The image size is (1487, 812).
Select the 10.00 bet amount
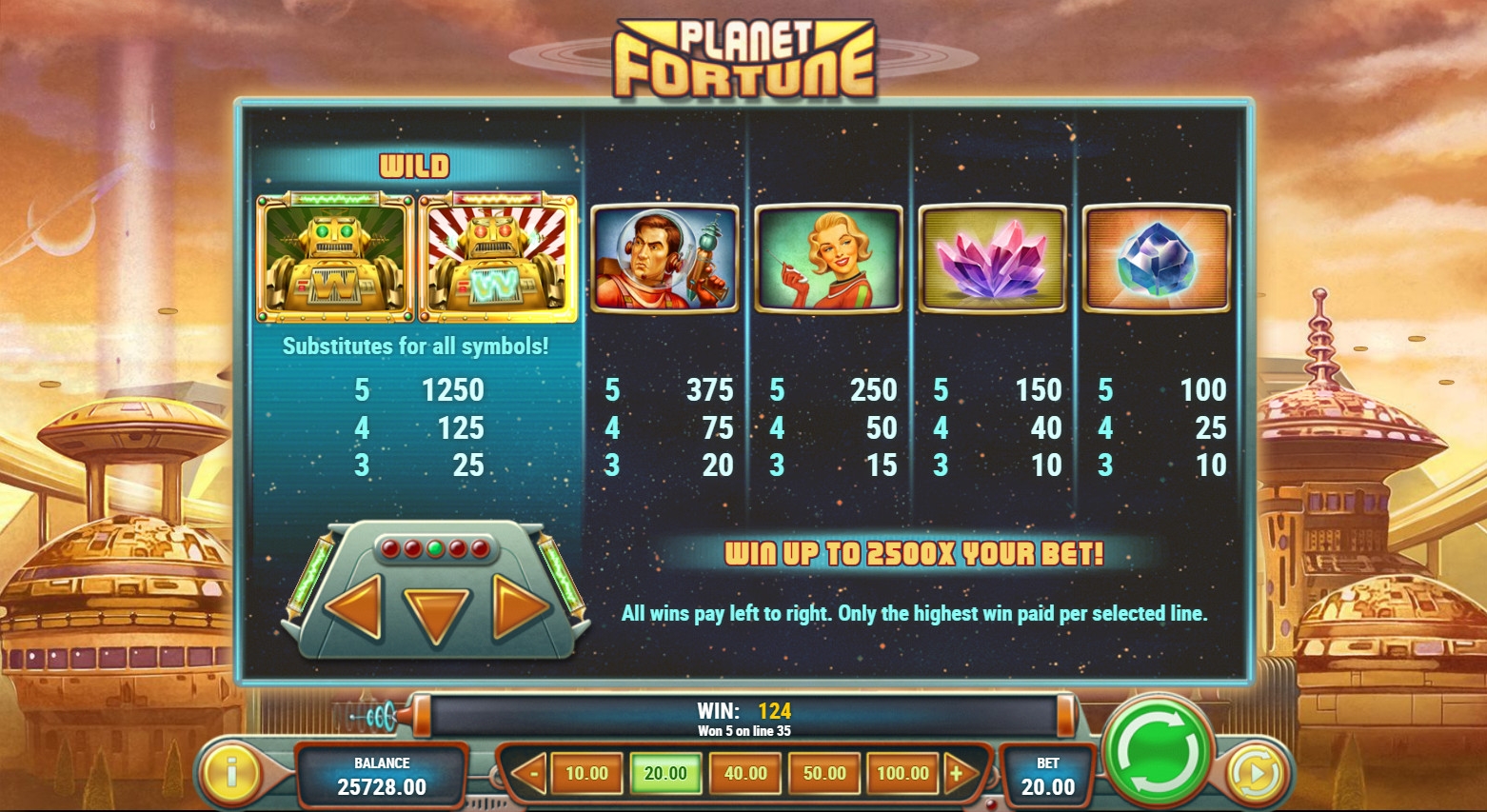tap(586, 773)
